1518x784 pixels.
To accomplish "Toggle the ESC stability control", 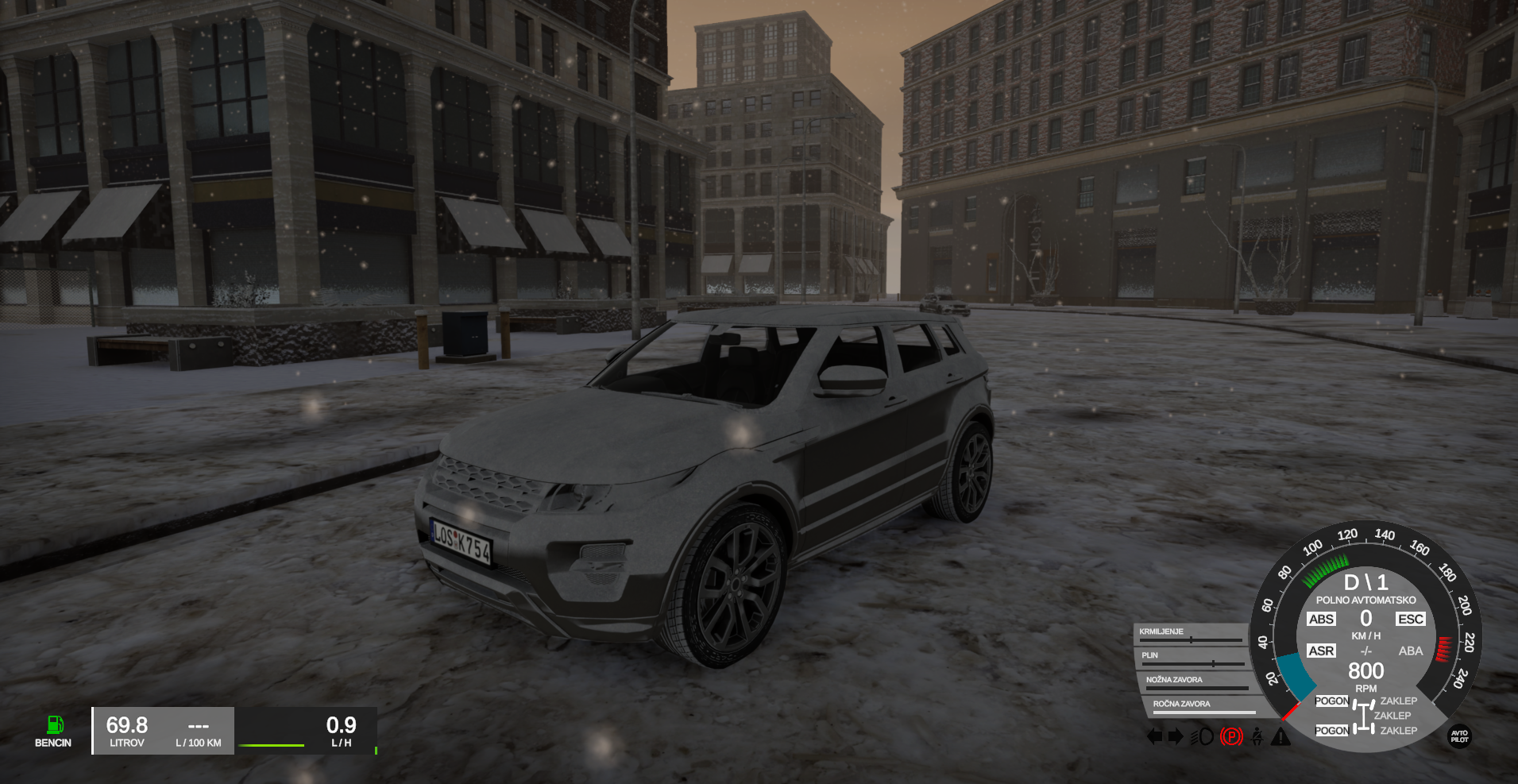I will tap(1411, 620).
